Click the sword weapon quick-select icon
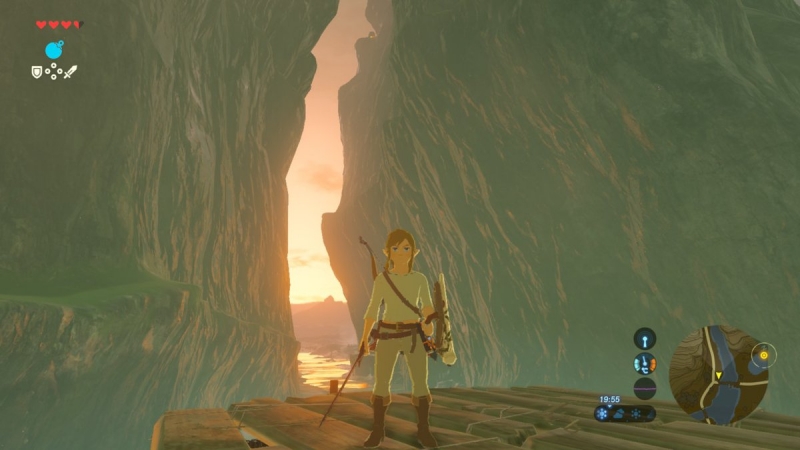 [x=70, y=72]
